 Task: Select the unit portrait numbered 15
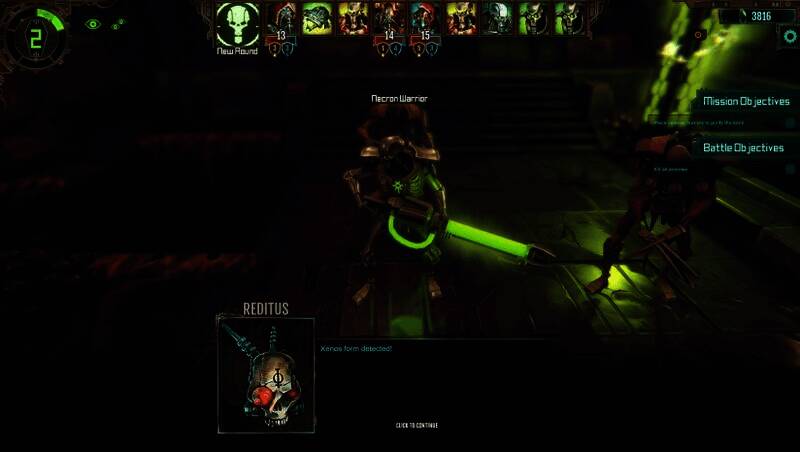coord(424,18)
